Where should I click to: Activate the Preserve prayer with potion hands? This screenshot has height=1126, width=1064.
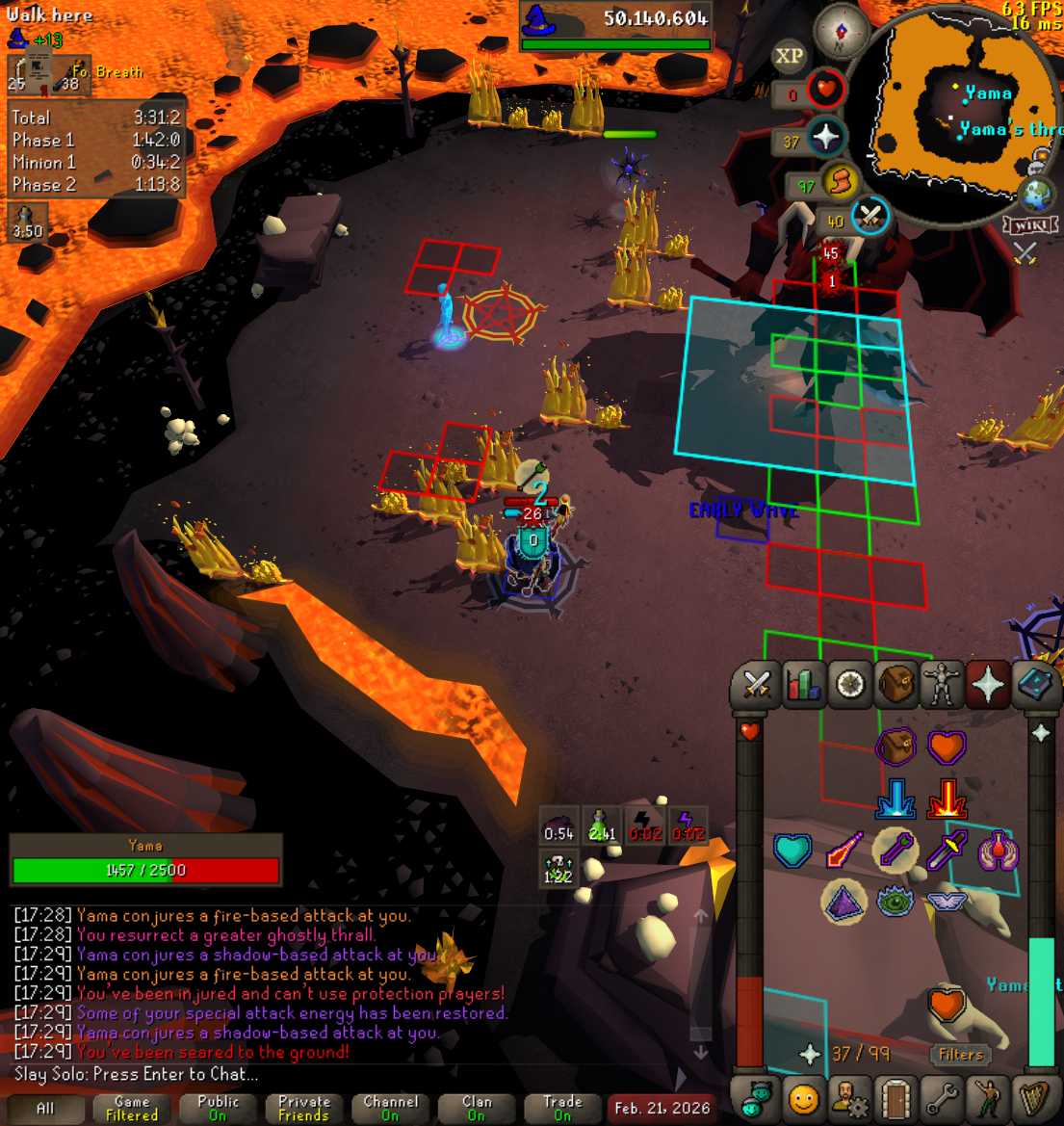pos(999,851)
